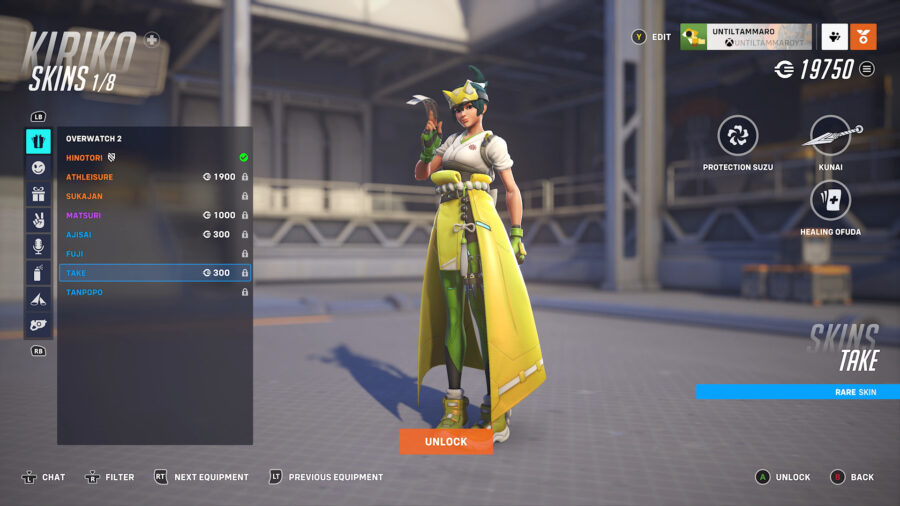Open the Skins category tab
Screen dimensions: 900x506
coord(38,141)
